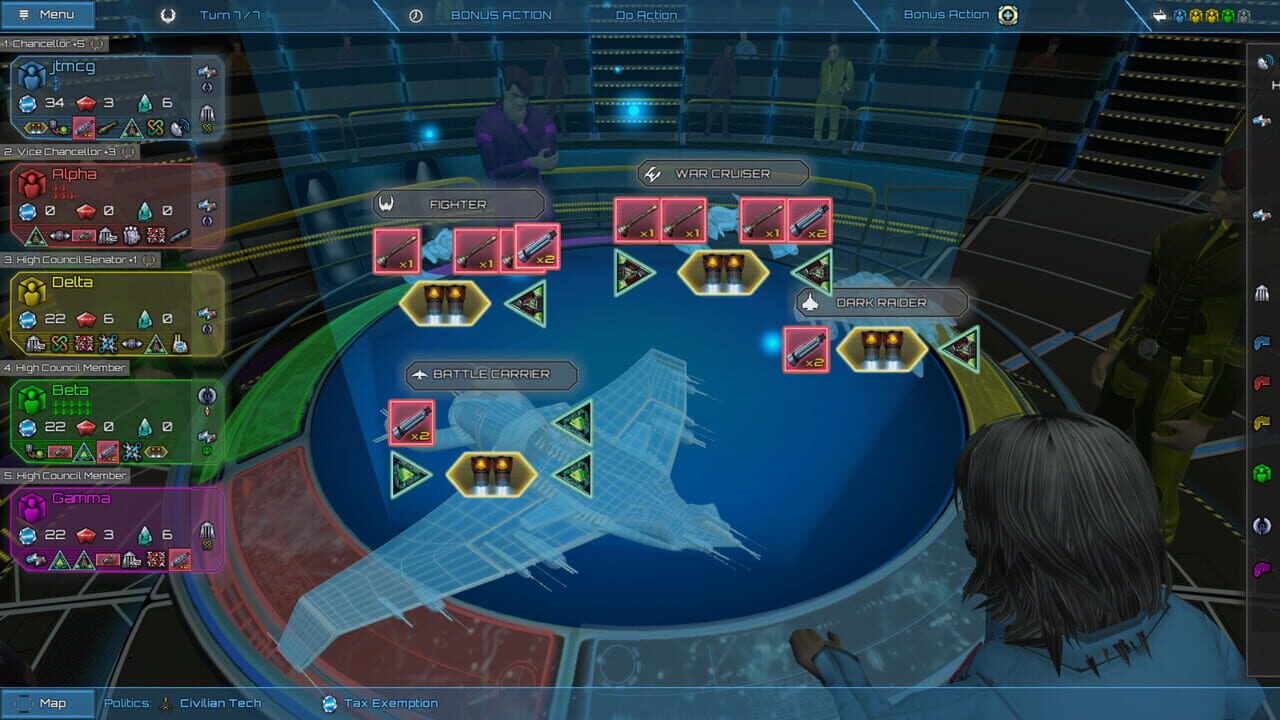Click the Battle Carrier x2 component slot
The image size is (1280, 720).
(411, 420)
